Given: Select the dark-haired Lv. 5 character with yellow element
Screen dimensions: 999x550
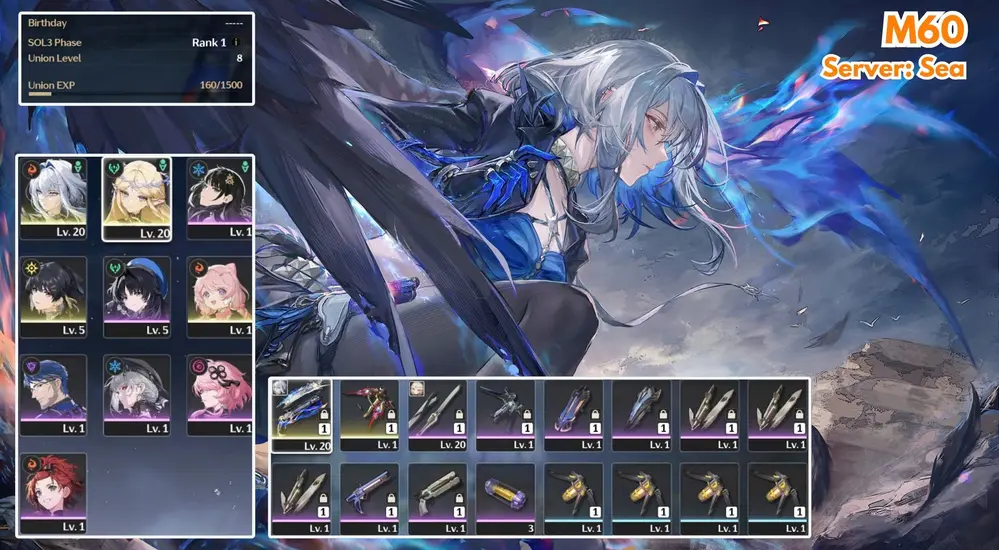Looking at the screenshot, I should coord(53,295).
